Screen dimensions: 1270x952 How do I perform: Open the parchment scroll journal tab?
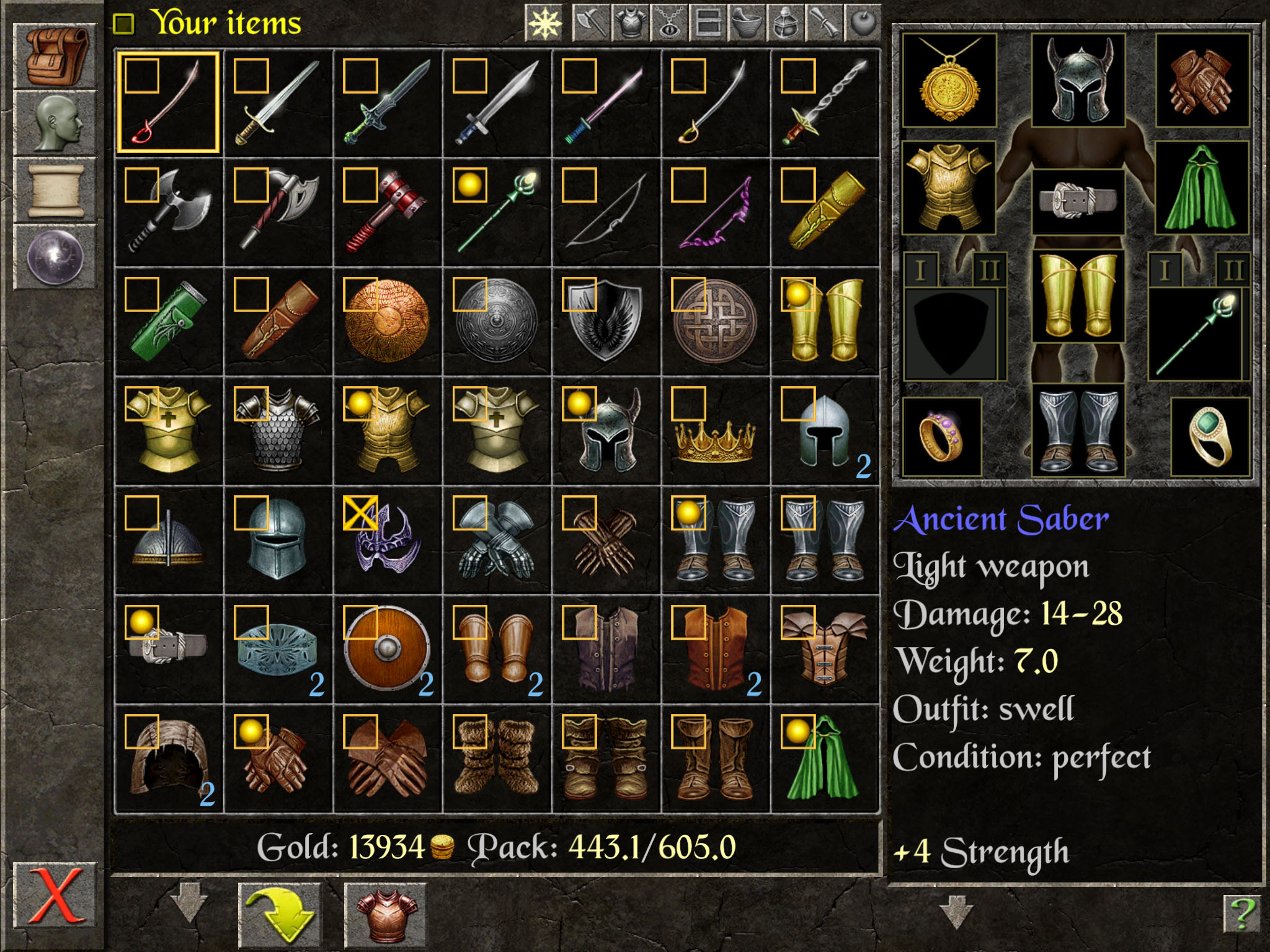coord(56,190)
